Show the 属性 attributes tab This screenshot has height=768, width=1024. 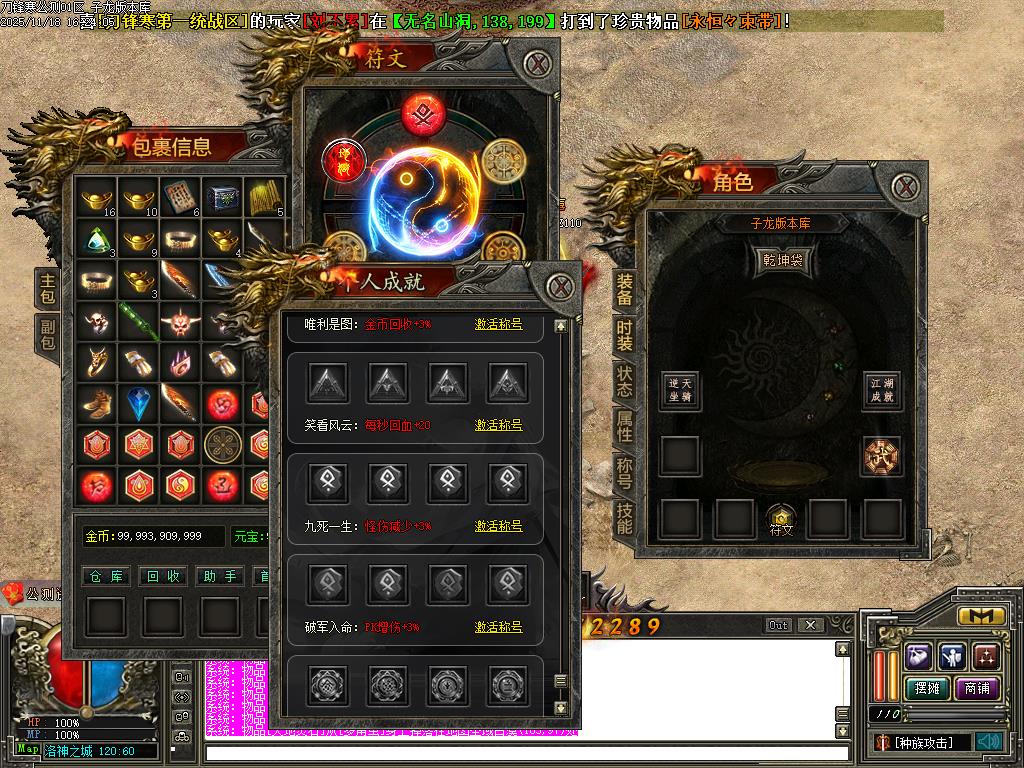(624, 426)
